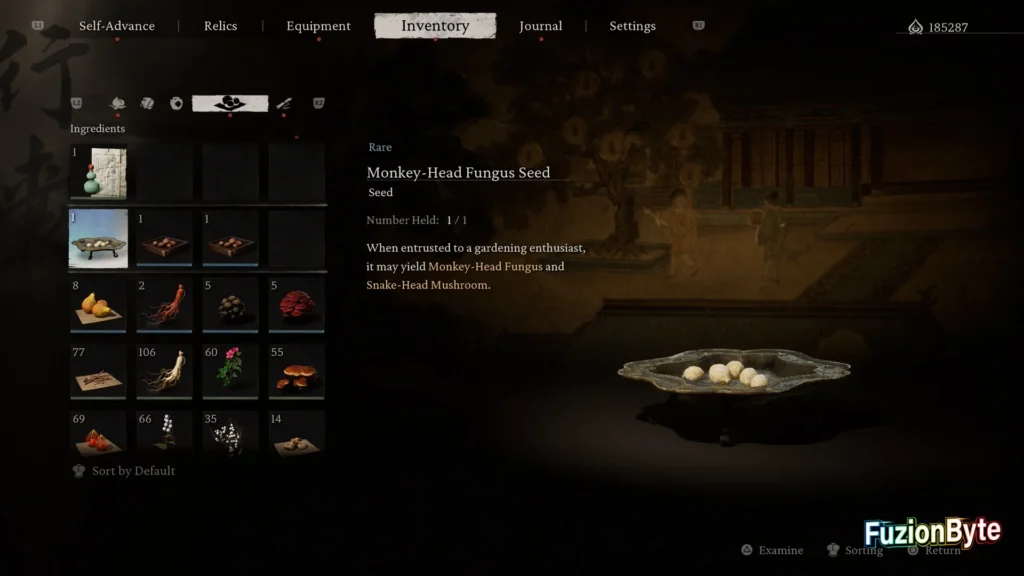Go to the Equipment tab
The width and height of the screenshot is (1024, 576).
point(318,26)
